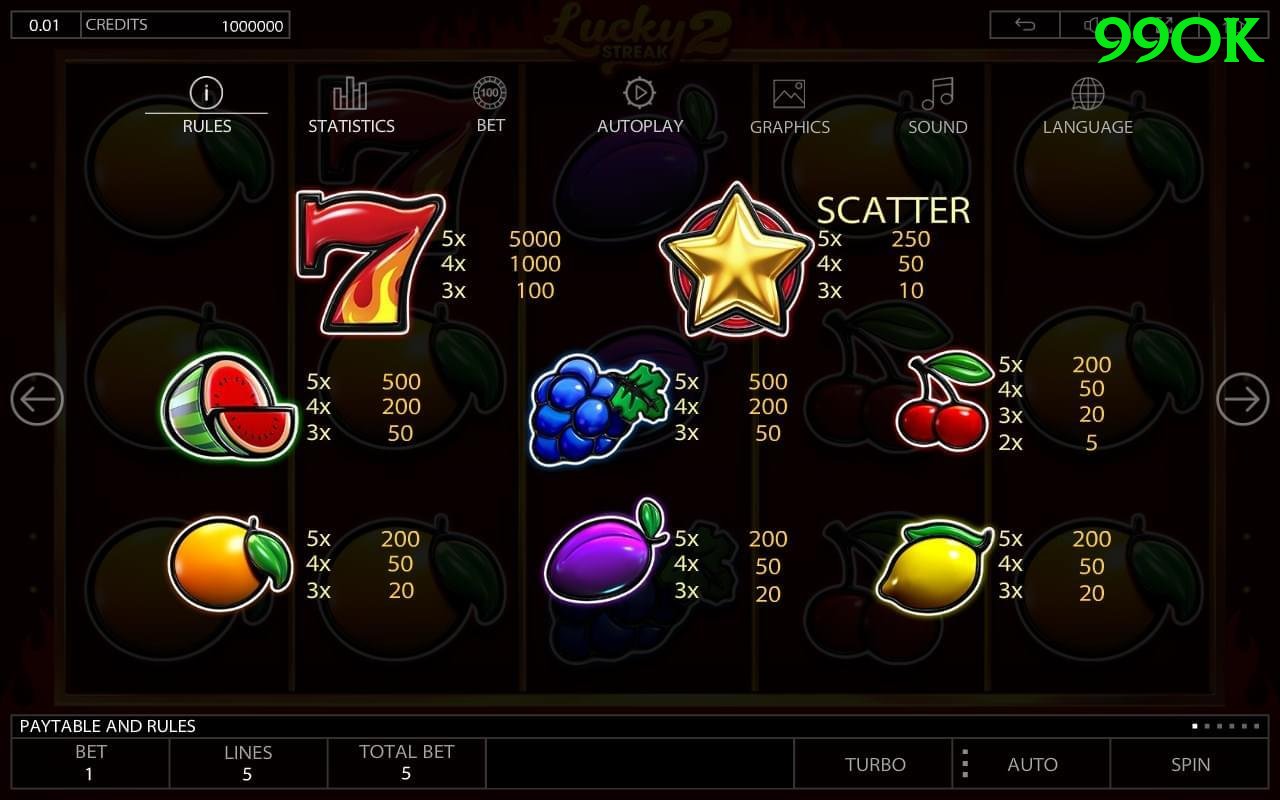Open the Statistics panel via bar-chart icon
The height and width of the screenshot is (800, 1280).
point(349,95)
